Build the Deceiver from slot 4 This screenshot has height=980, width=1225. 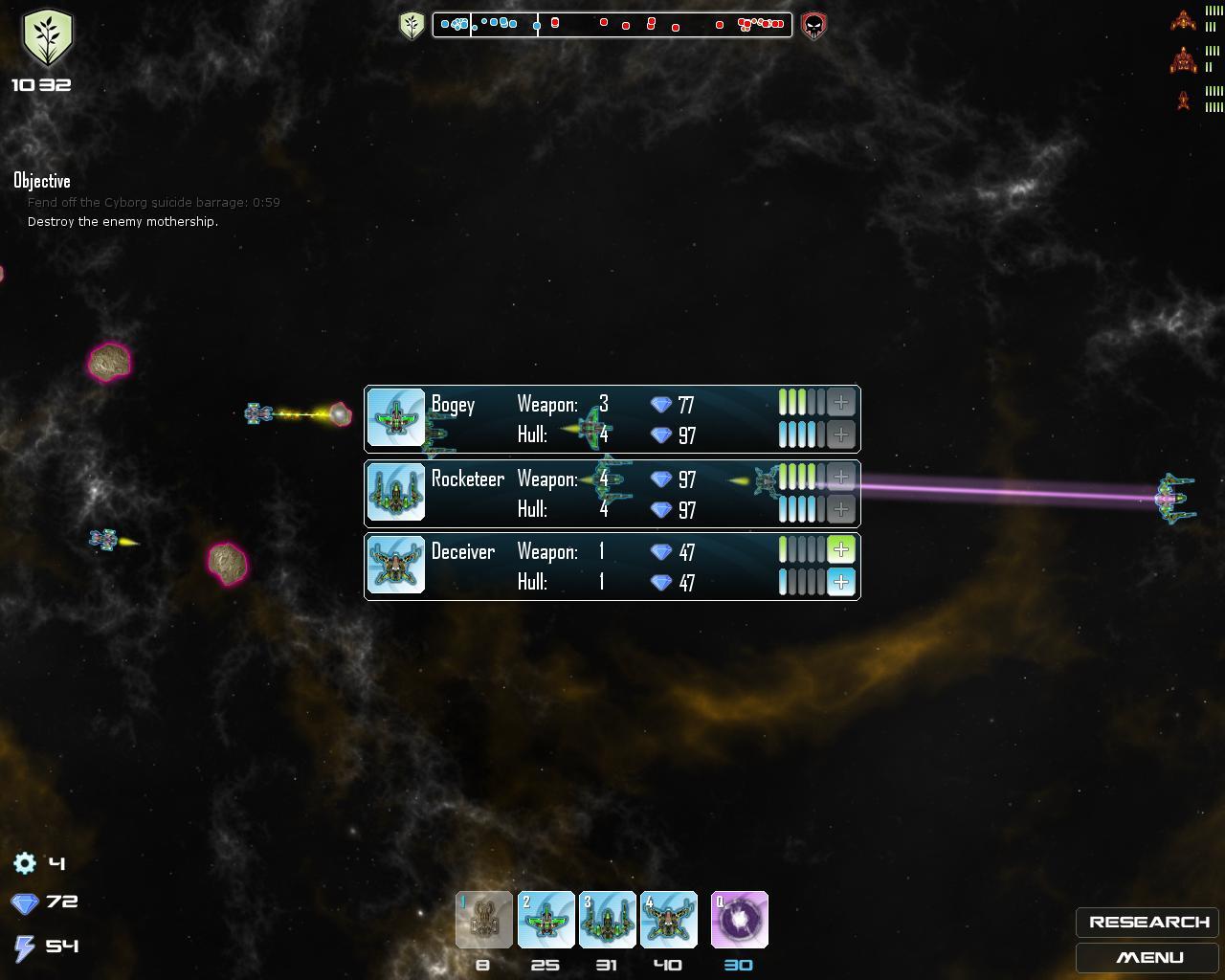tap(669, 920)
